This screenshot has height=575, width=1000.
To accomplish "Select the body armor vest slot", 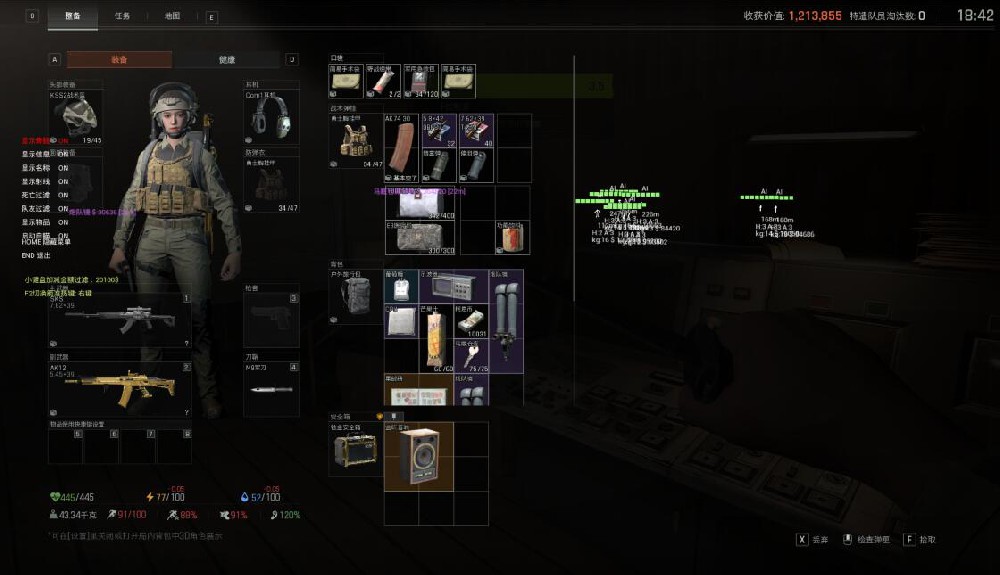I will (272, 183).
